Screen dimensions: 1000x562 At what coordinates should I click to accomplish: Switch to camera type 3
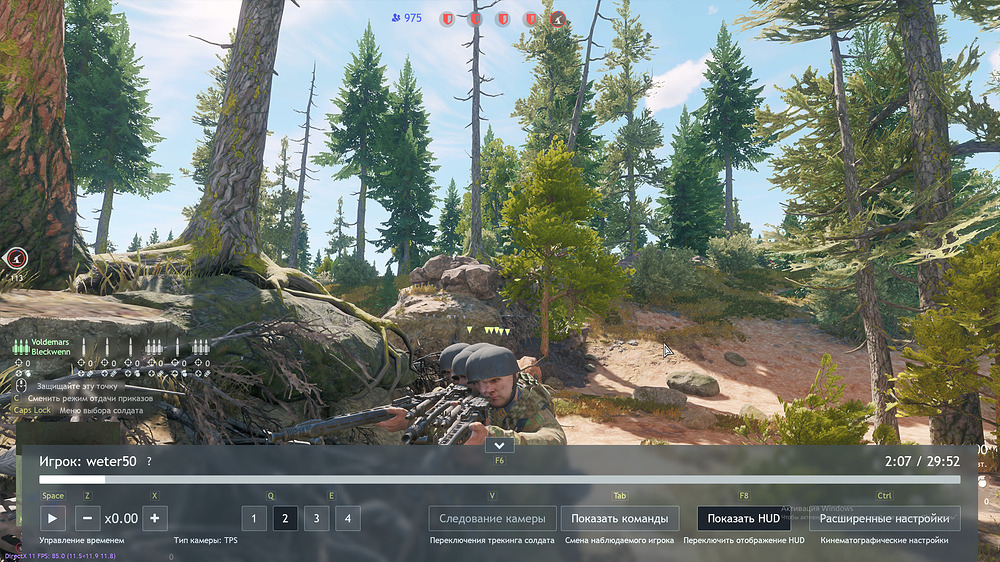316,518
